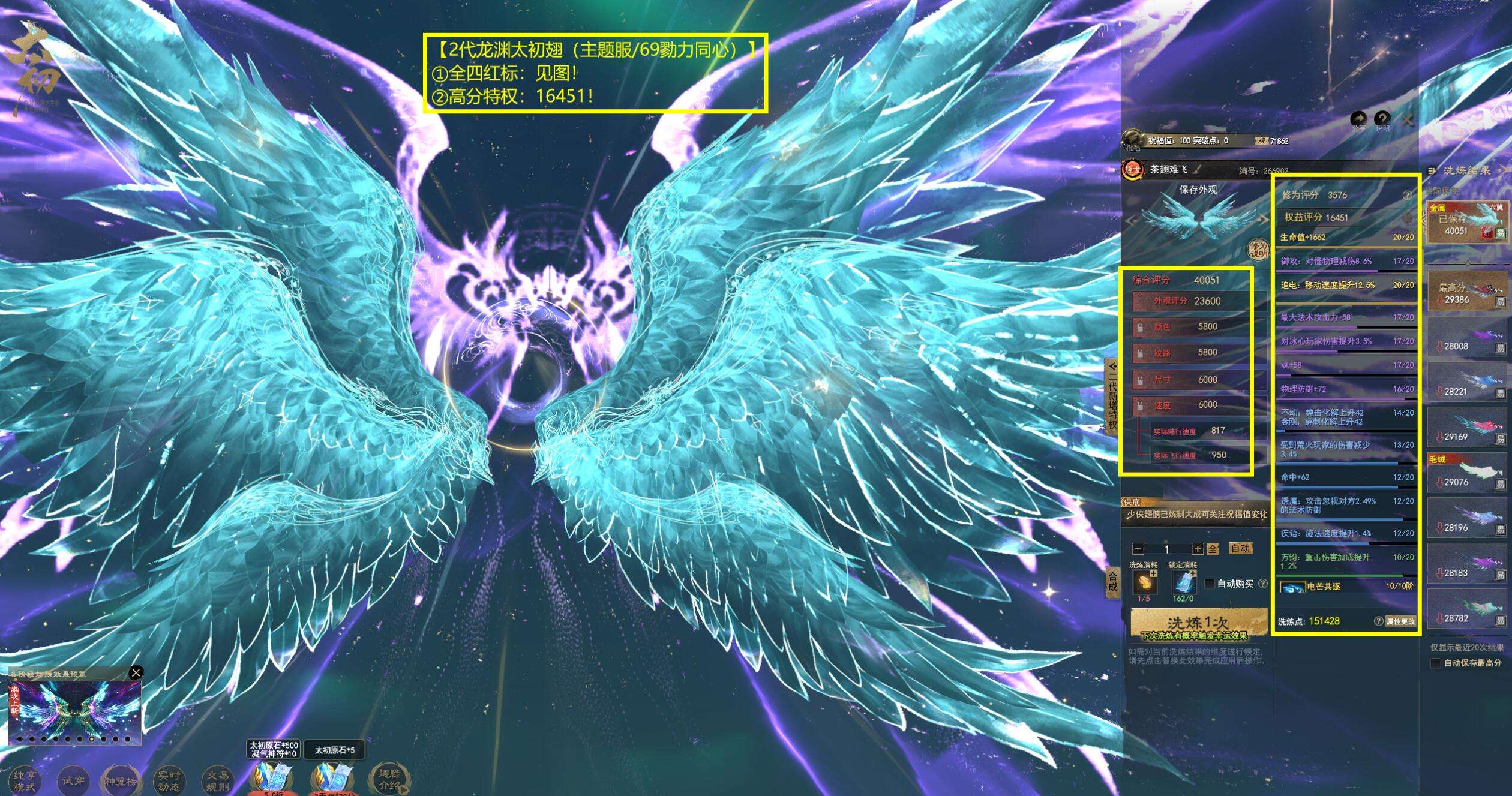
Task: Click the 修为说明 round button
Action: pos(1259,250)
